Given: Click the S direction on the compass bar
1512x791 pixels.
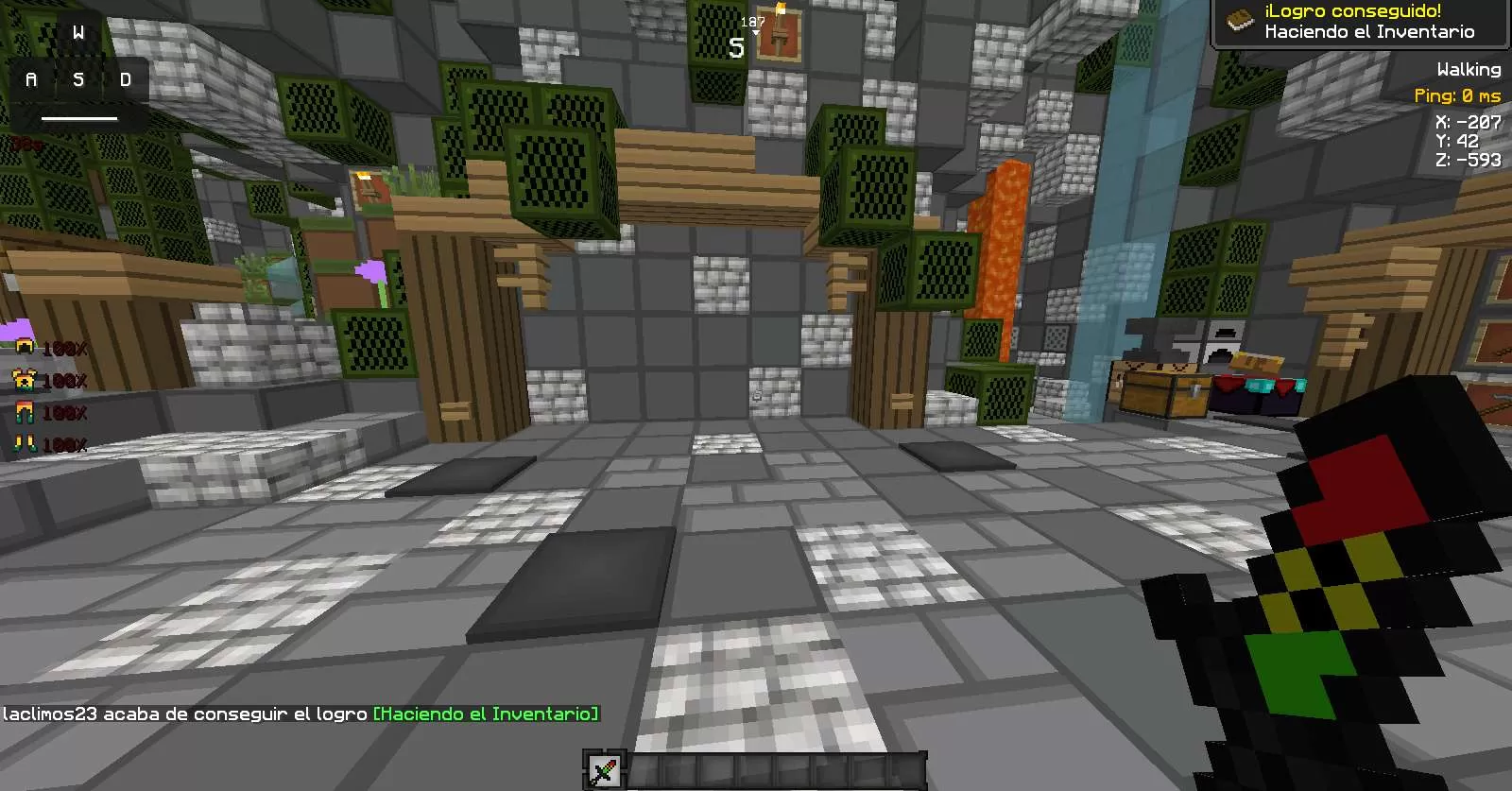Looking at the screenshot, I should (736, 45).
